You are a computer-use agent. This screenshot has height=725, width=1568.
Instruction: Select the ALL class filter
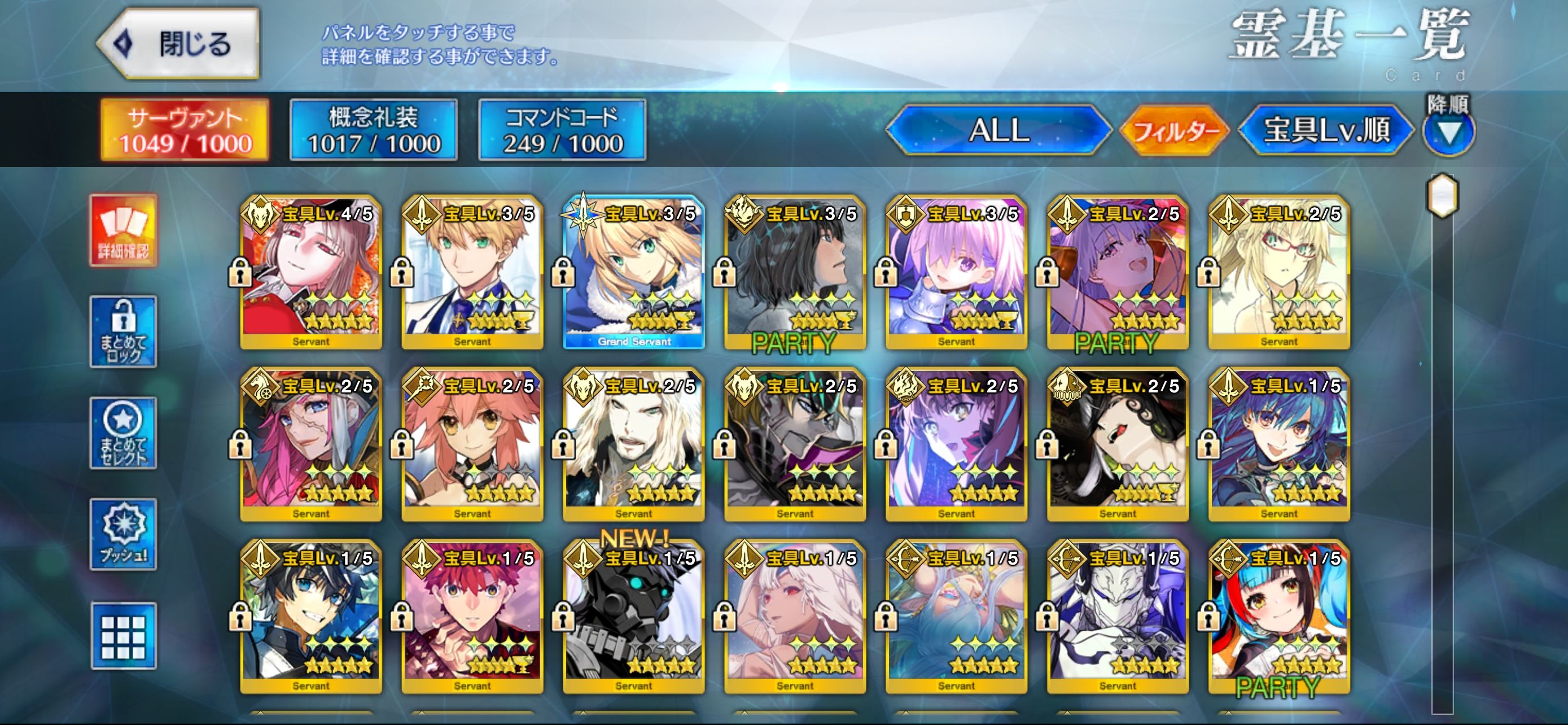[x=998, y=130]
